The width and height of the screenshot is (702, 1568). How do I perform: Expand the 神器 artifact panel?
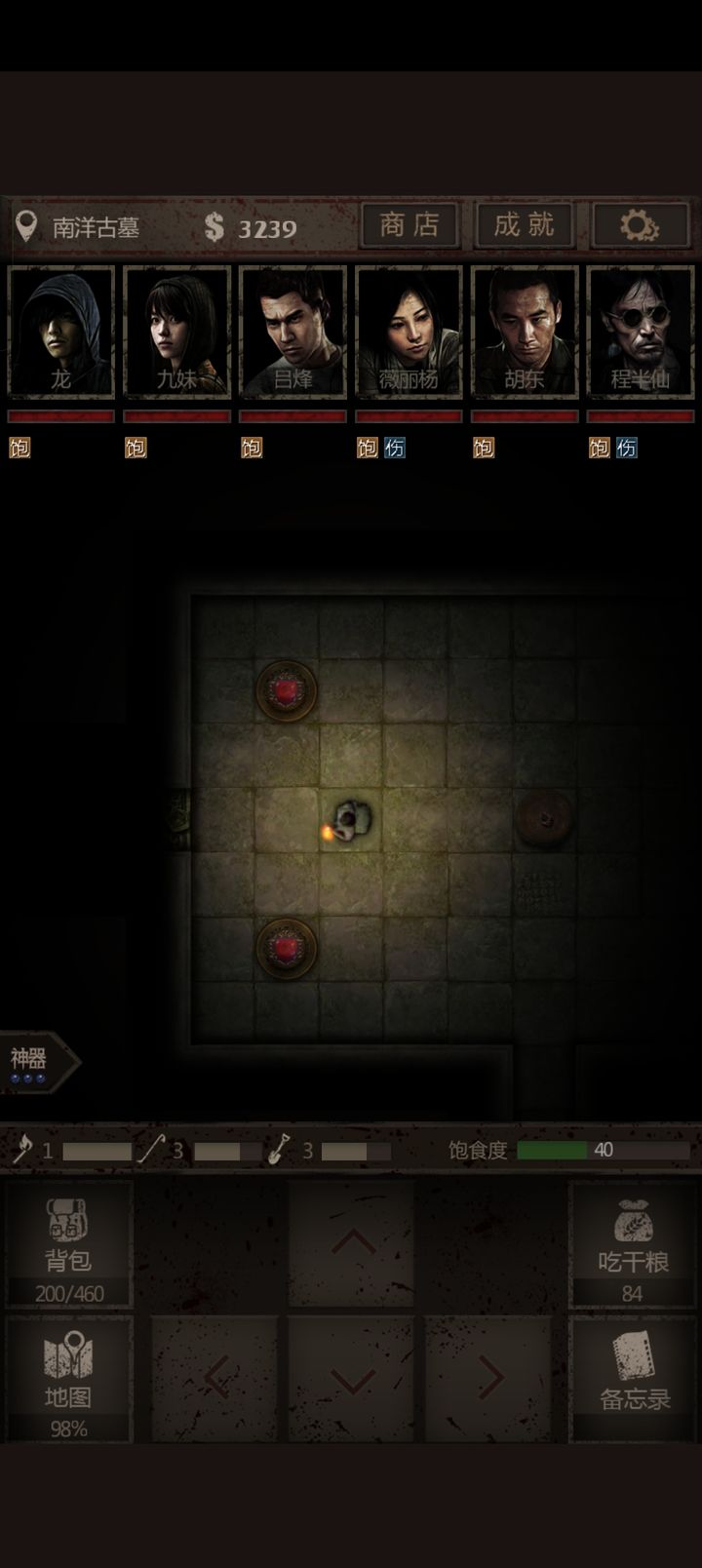pos(39,1062)
